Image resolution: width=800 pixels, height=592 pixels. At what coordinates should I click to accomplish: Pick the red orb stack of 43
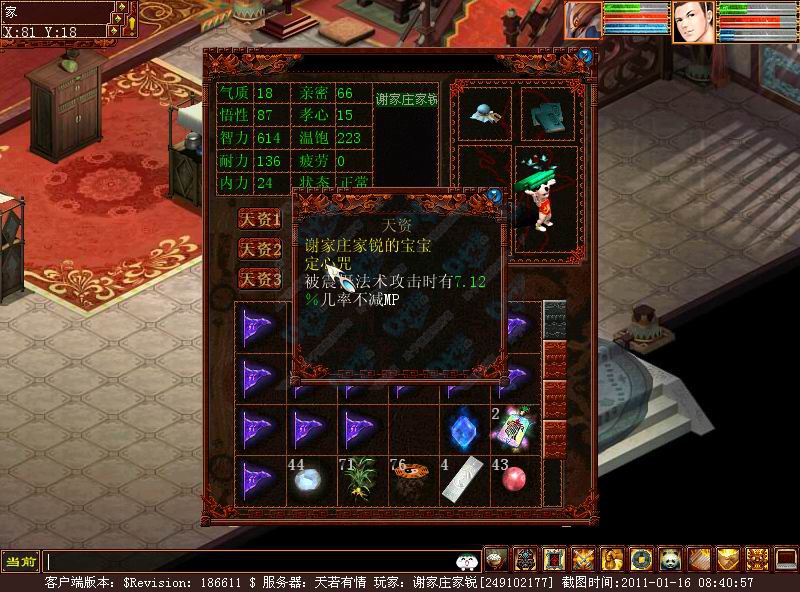click(515, 481)
